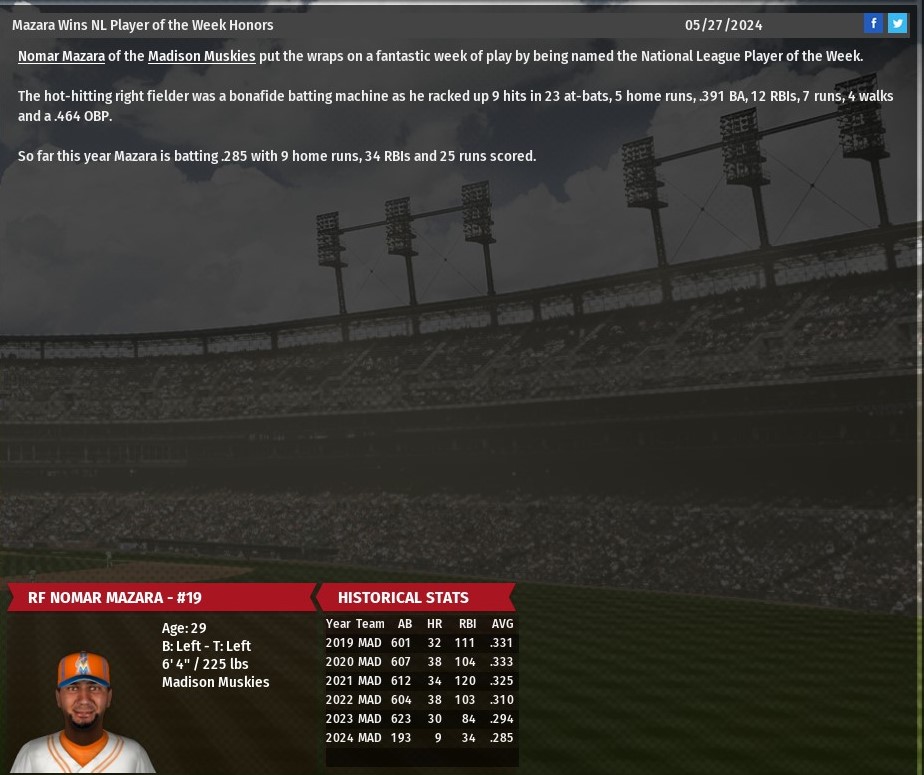Share the article on Twitter
The height and width of the screenshot is (775, 924).
(897, 24)
